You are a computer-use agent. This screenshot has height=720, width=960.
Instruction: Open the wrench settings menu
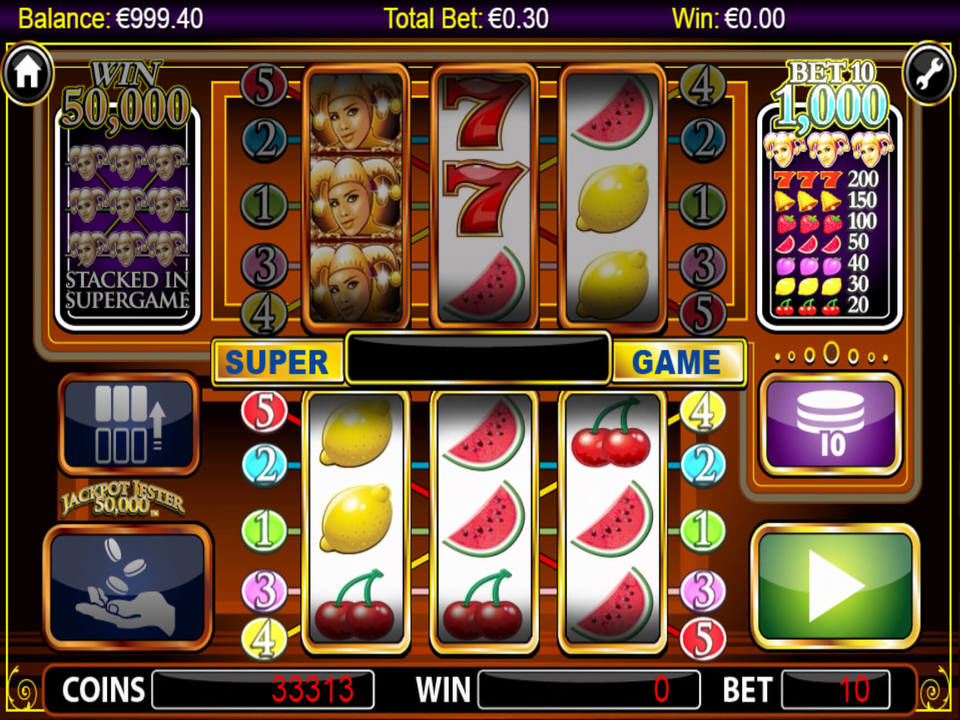pyautogui.click(x=929, y=72)
